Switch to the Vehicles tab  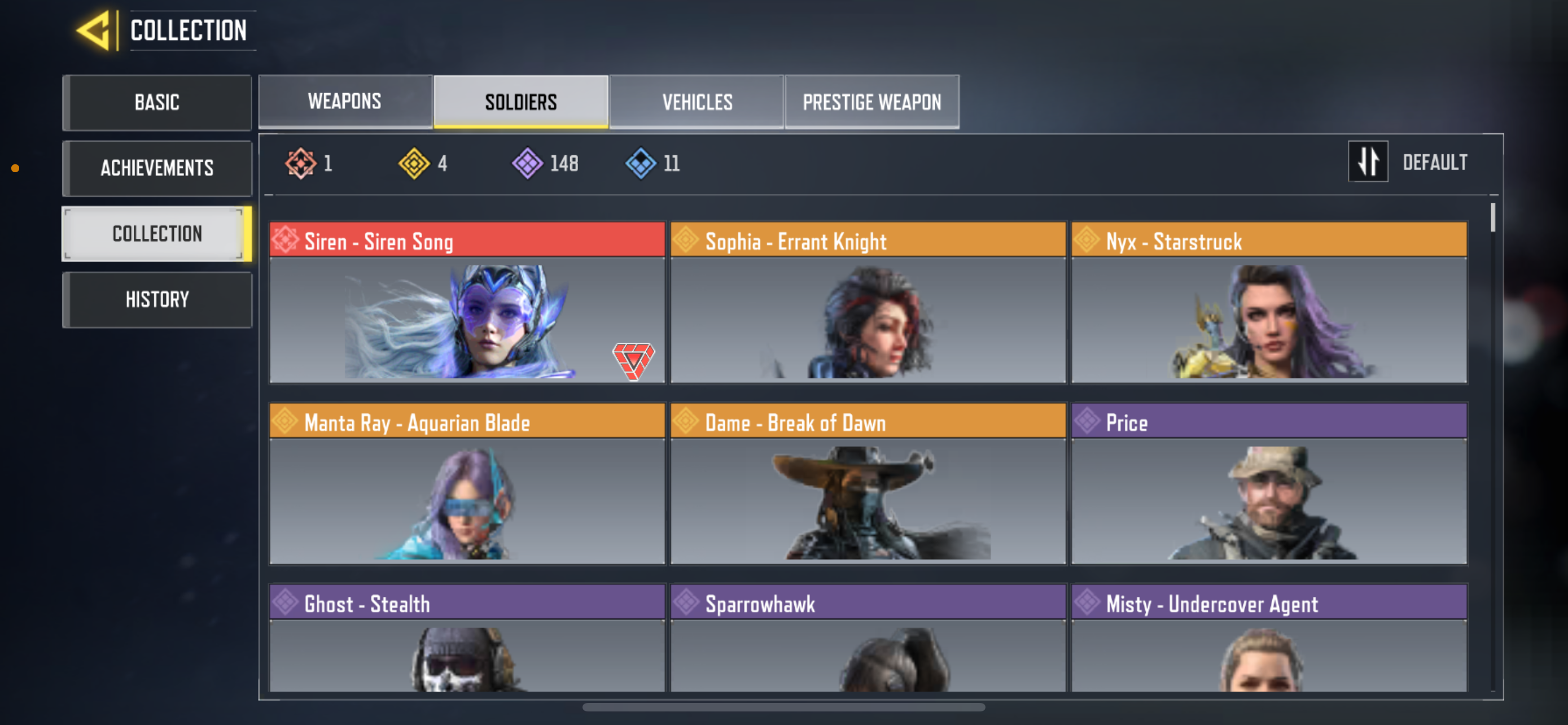coord(697,102)
